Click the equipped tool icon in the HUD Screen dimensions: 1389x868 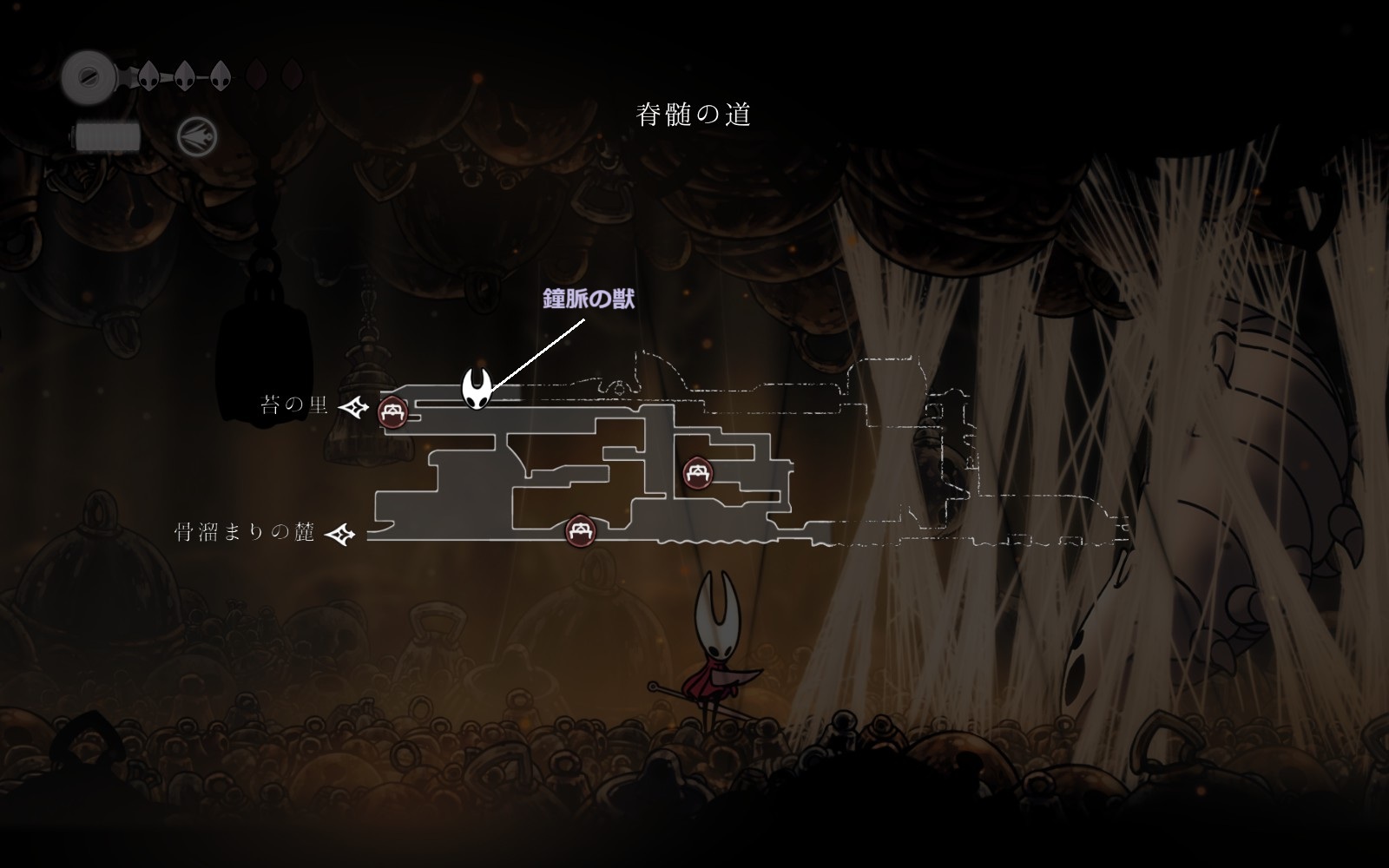(x=197, y=137)
